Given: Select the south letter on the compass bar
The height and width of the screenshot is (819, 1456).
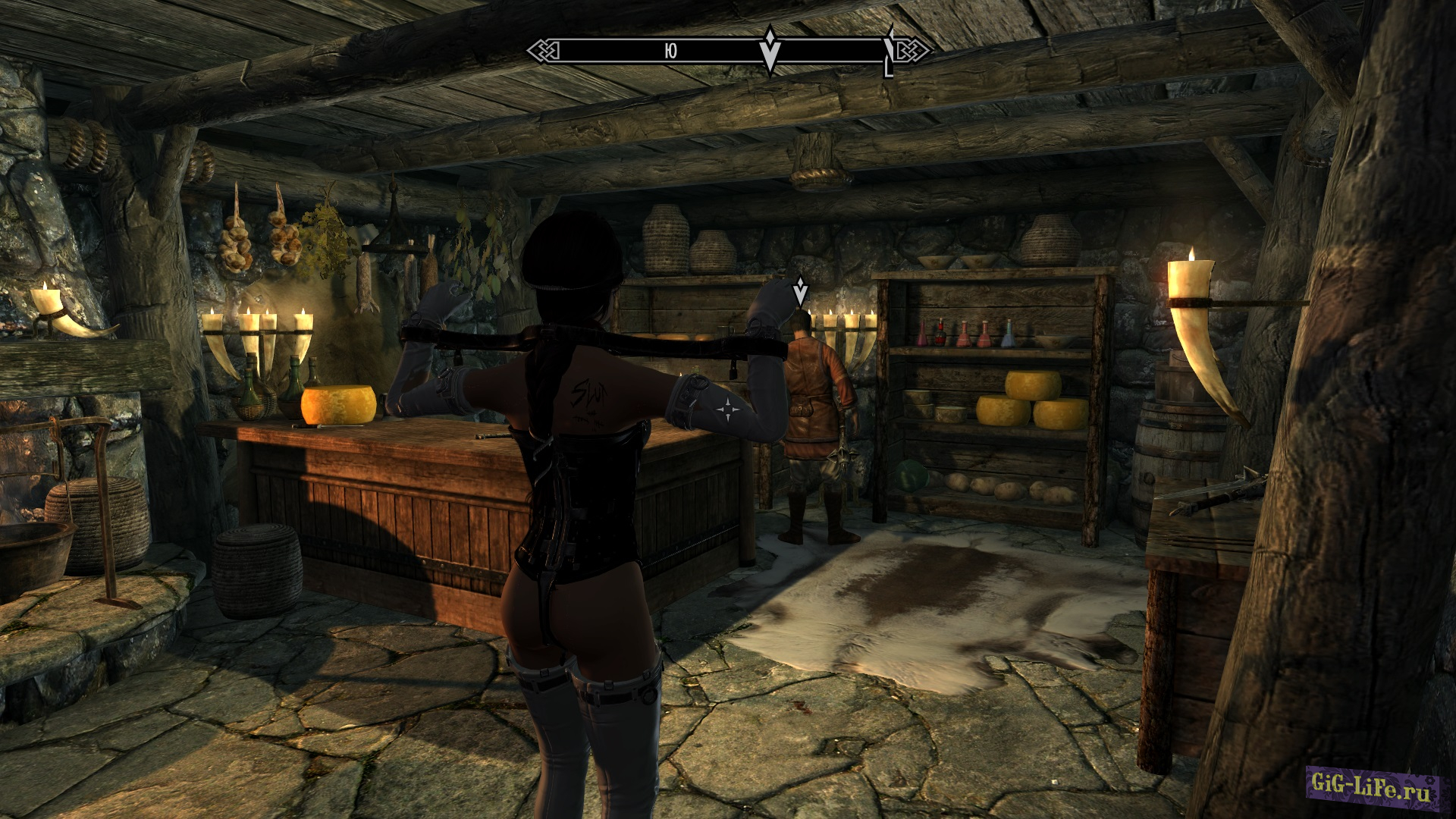Looking at the screenshot, I should [x=670, y=51].
